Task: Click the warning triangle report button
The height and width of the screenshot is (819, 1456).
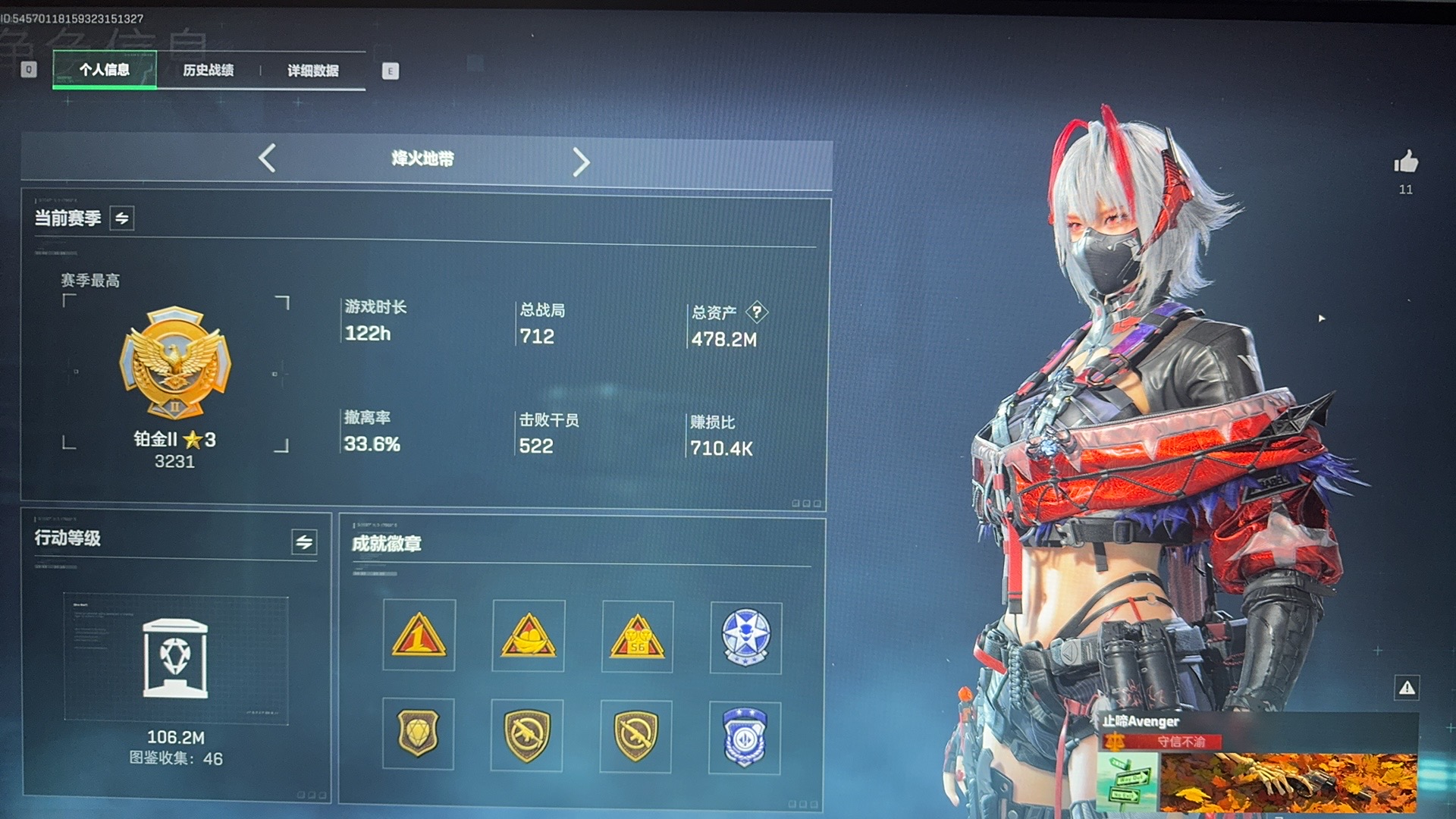Action: coord(1407,688)
